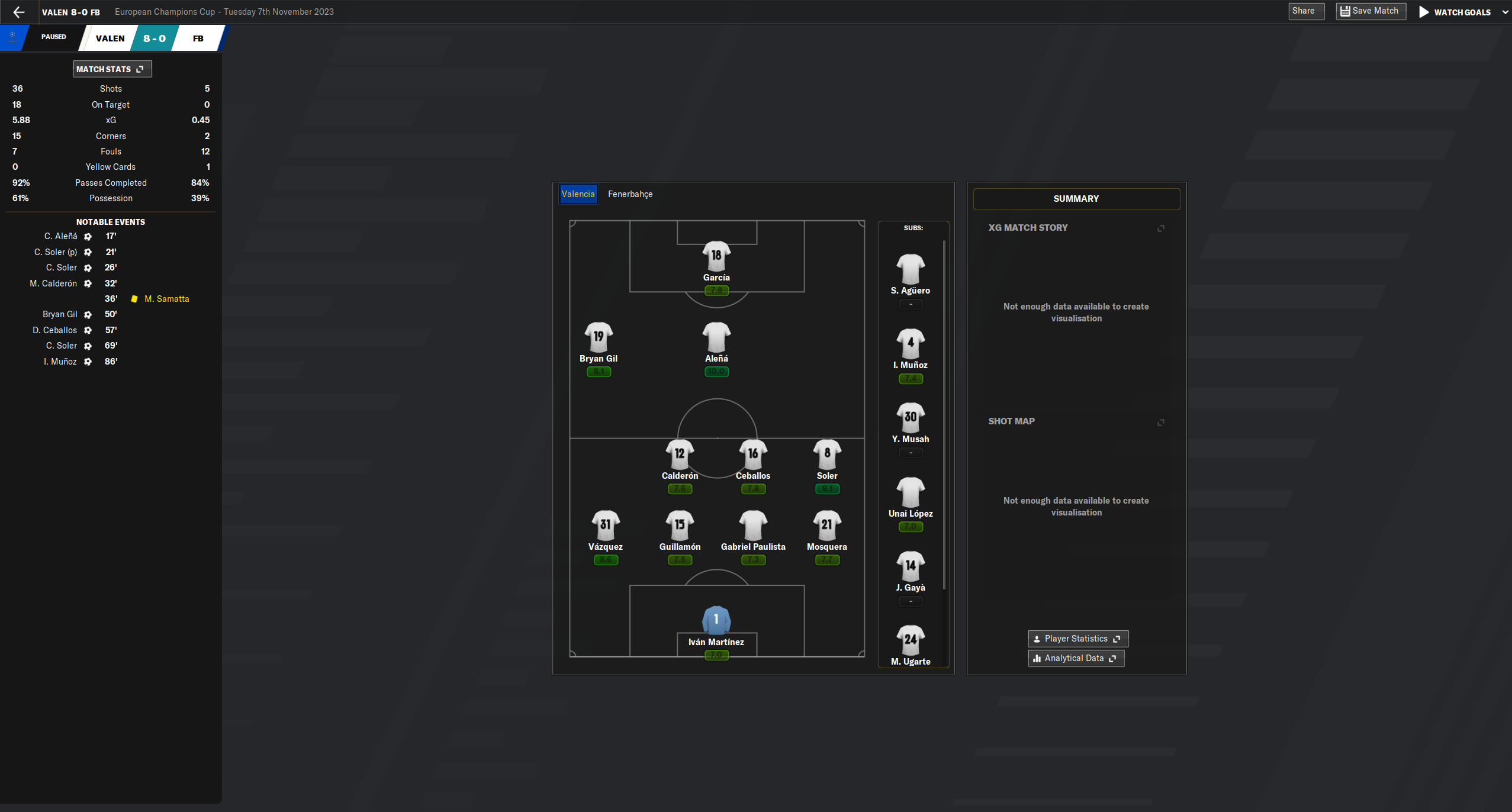Open Match Stats in expanded view
Screen dimensions: 1512x812
point(140,69)
